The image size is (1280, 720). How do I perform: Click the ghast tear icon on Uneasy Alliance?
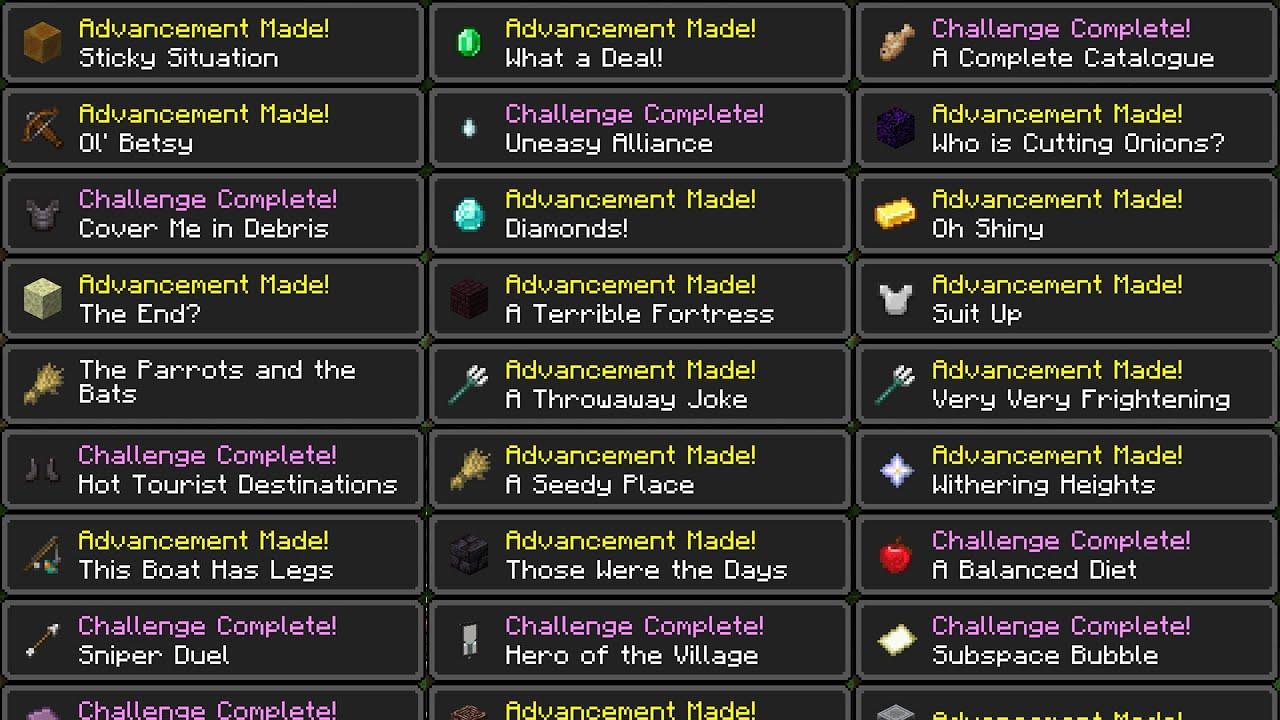point(469,128)
